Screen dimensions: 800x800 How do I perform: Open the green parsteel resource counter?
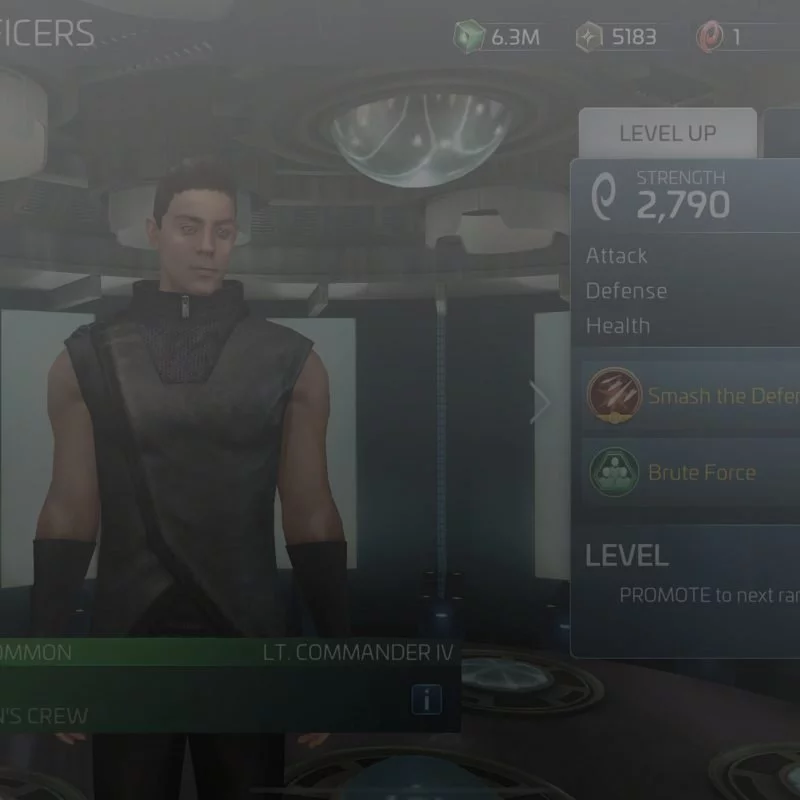498,38
